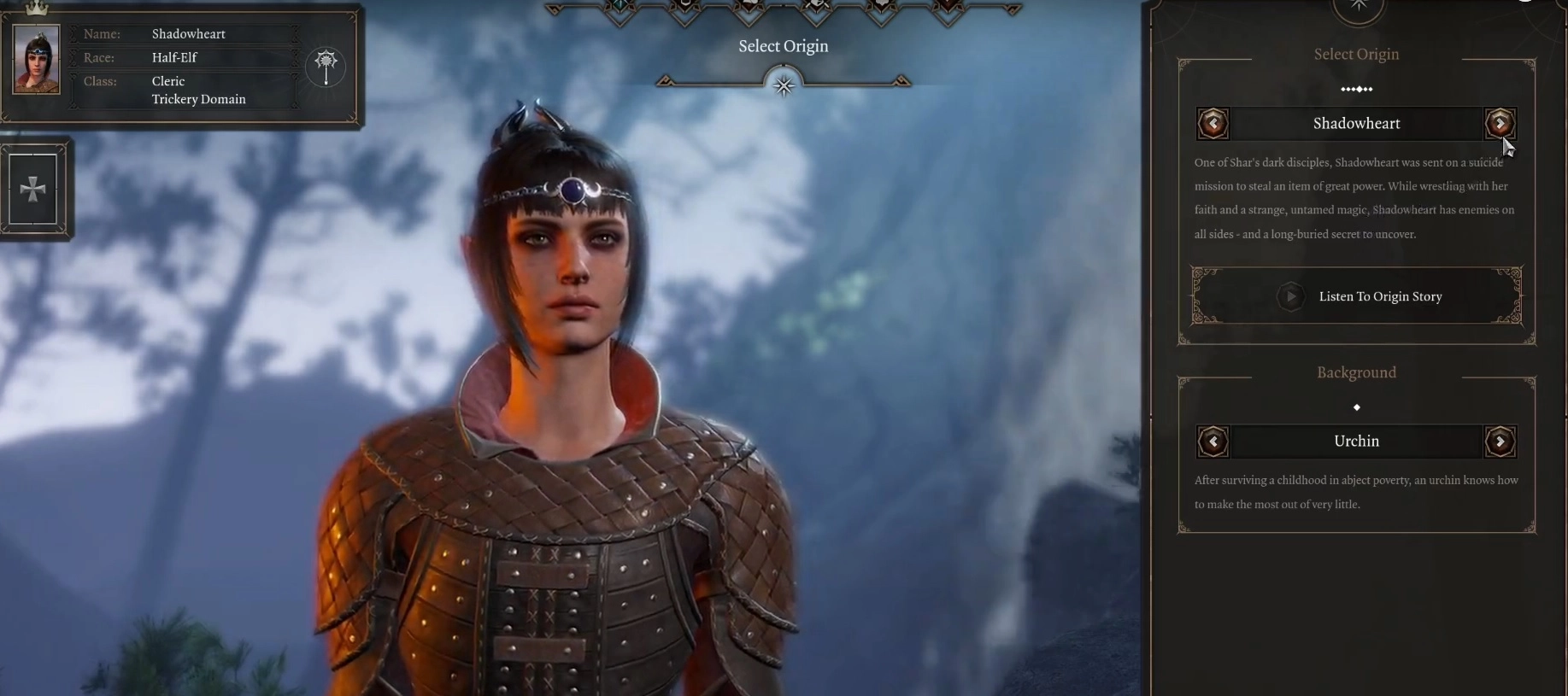Screen dimensions: 1568x696
Task: Select the cross emblem slot
Action: point(33,189)
